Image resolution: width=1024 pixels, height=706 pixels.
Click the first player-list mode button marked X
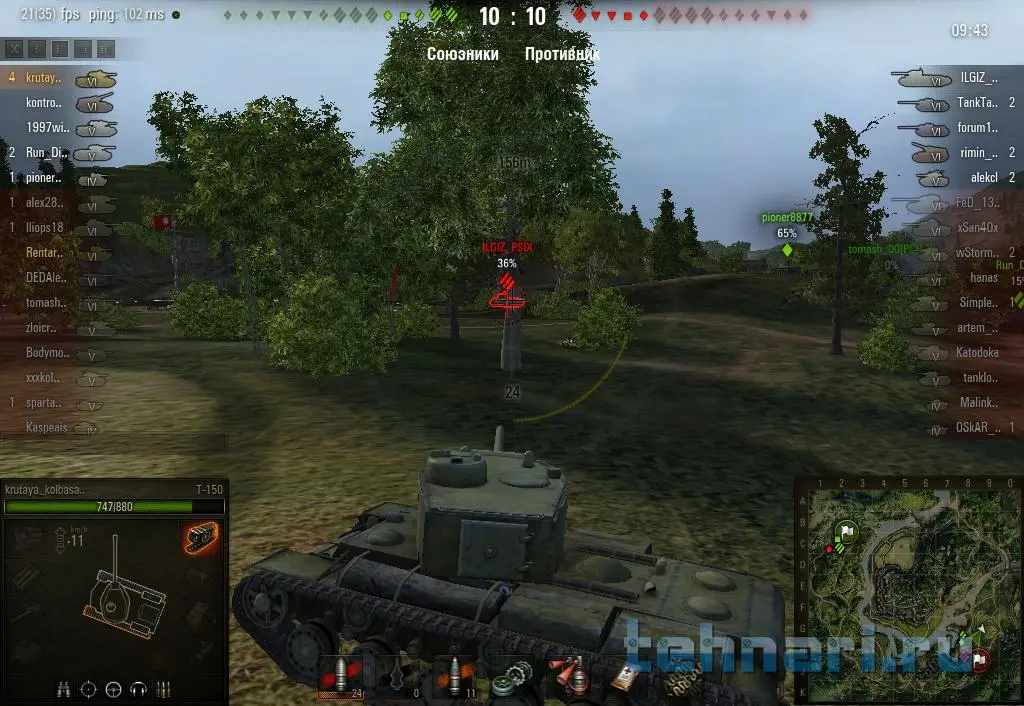14,48
